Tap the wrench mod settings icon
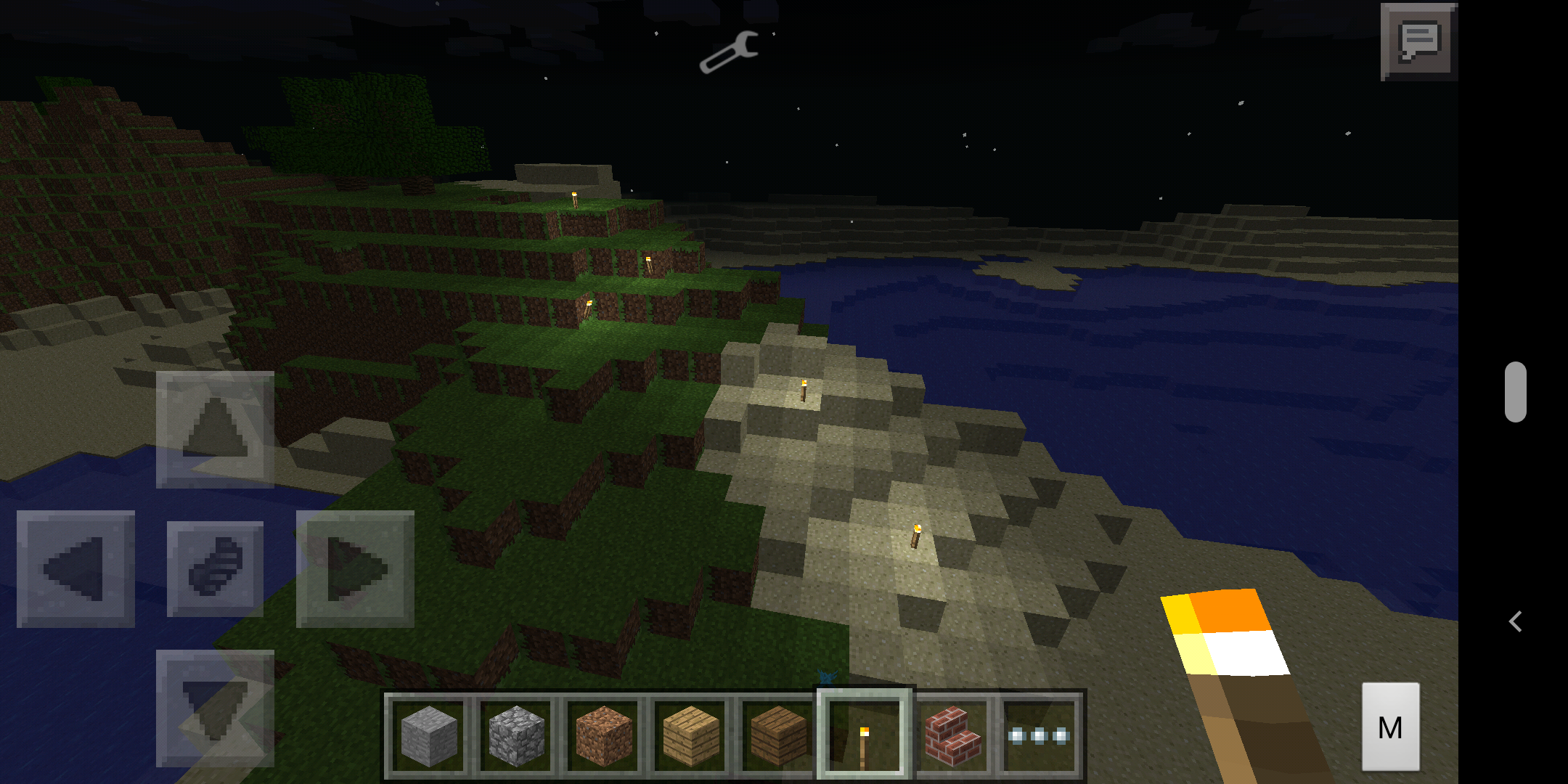This screenshot has width=1568, height=784. (x=729, y=52)
